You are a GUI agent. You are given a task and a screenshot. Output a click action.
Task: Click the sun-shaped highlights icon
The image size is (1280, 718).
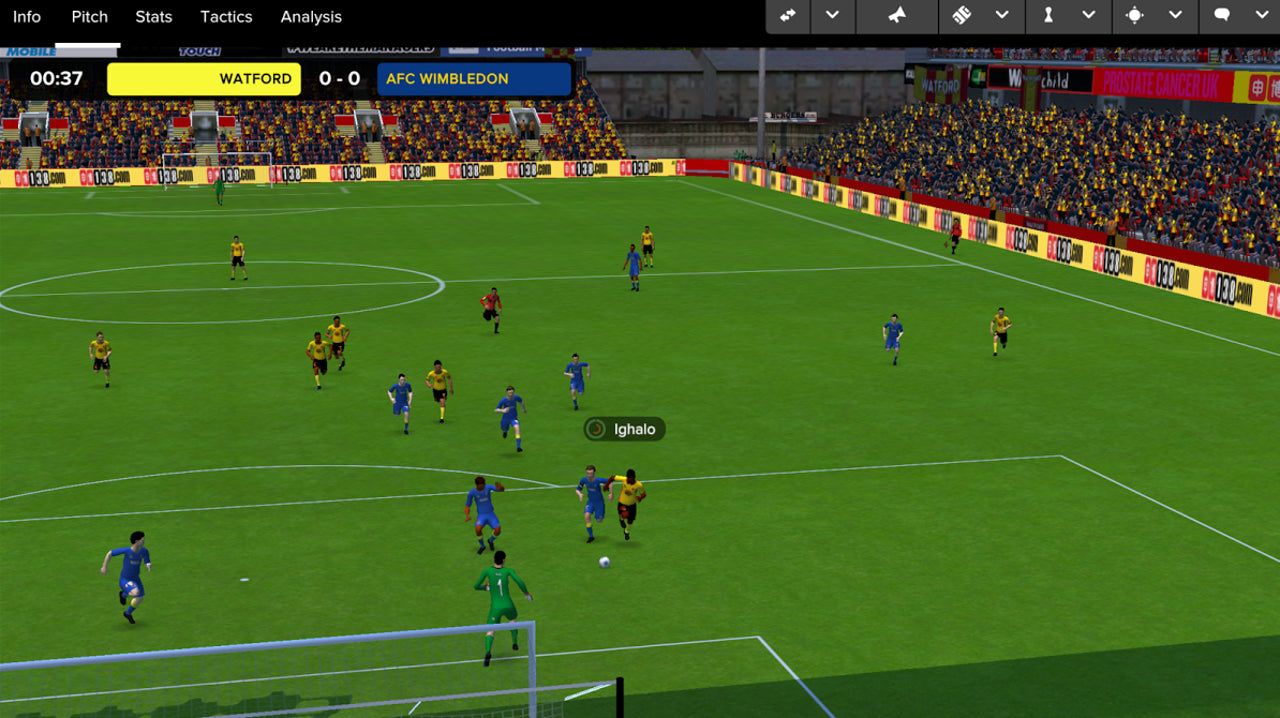click(1134, 16)
